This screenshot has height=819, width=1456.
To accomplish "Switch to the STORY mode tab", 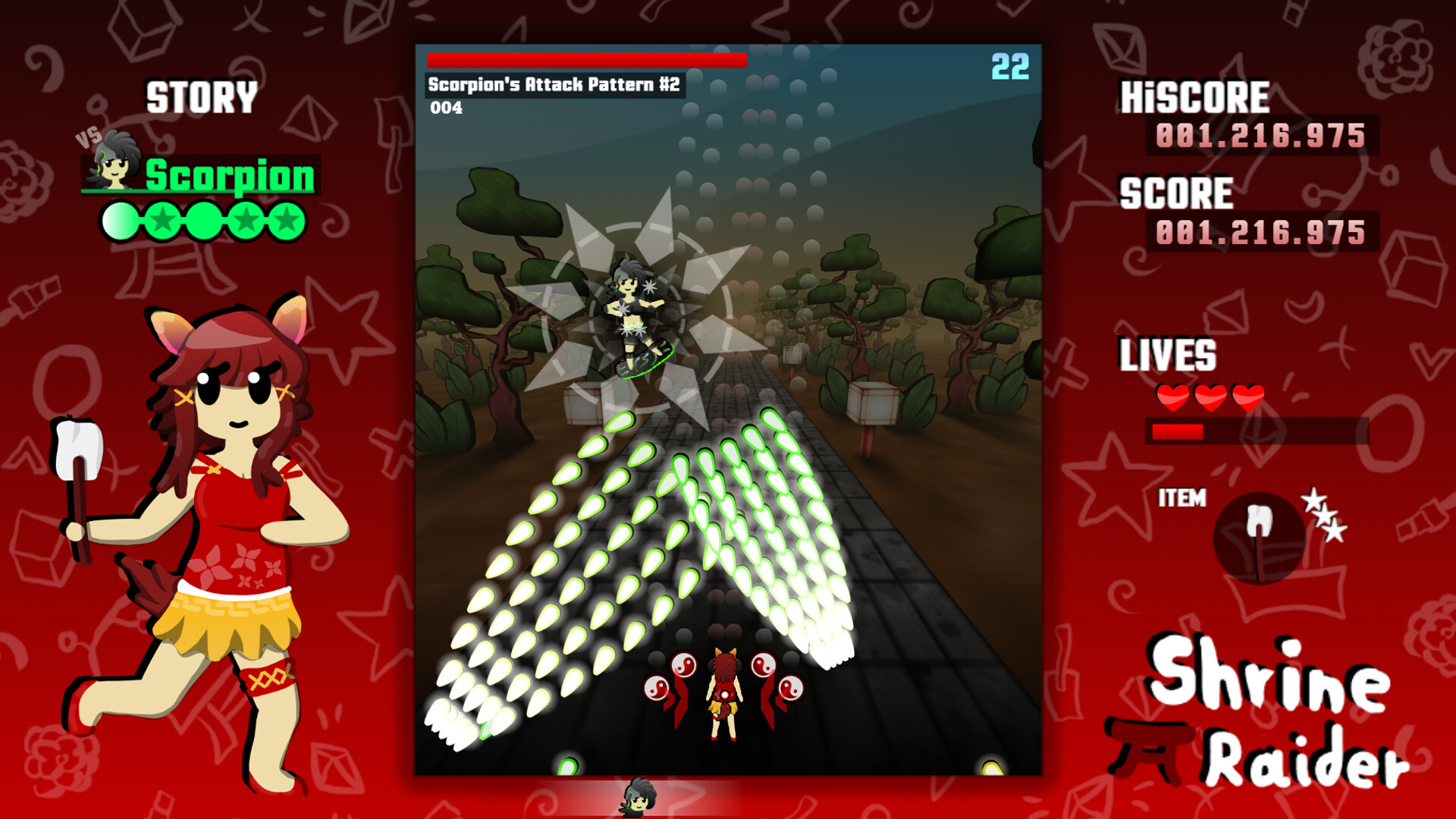I will [x=201, y=95].
